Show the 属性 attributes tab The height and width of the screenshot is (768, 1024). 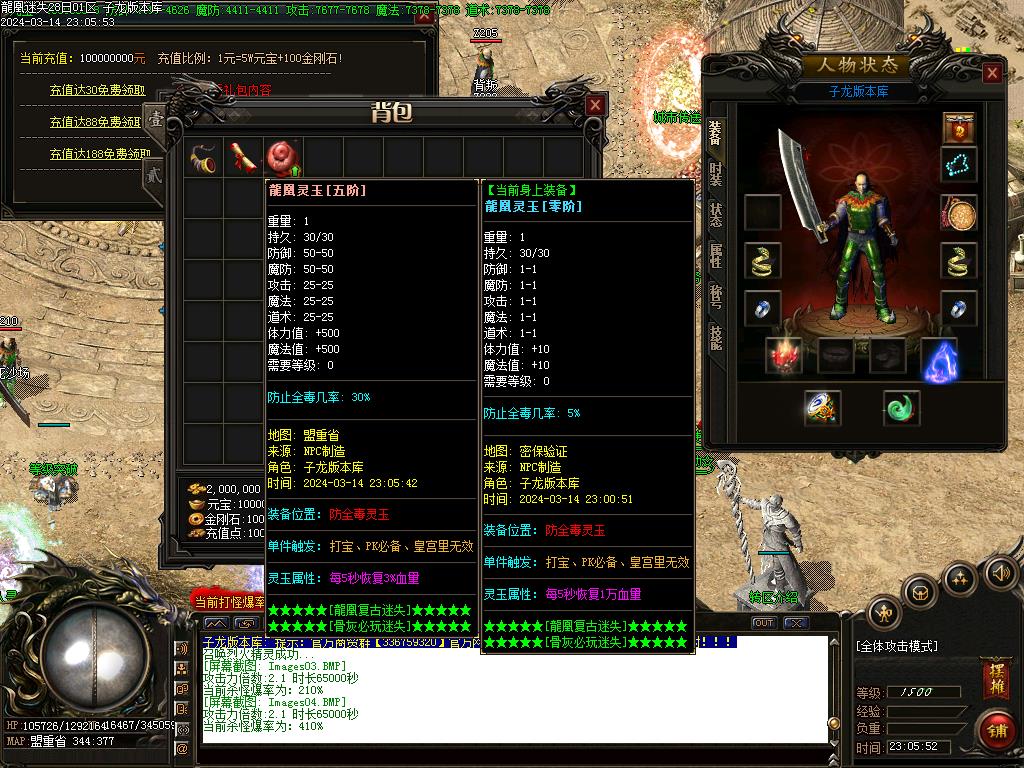pos(715,255)
